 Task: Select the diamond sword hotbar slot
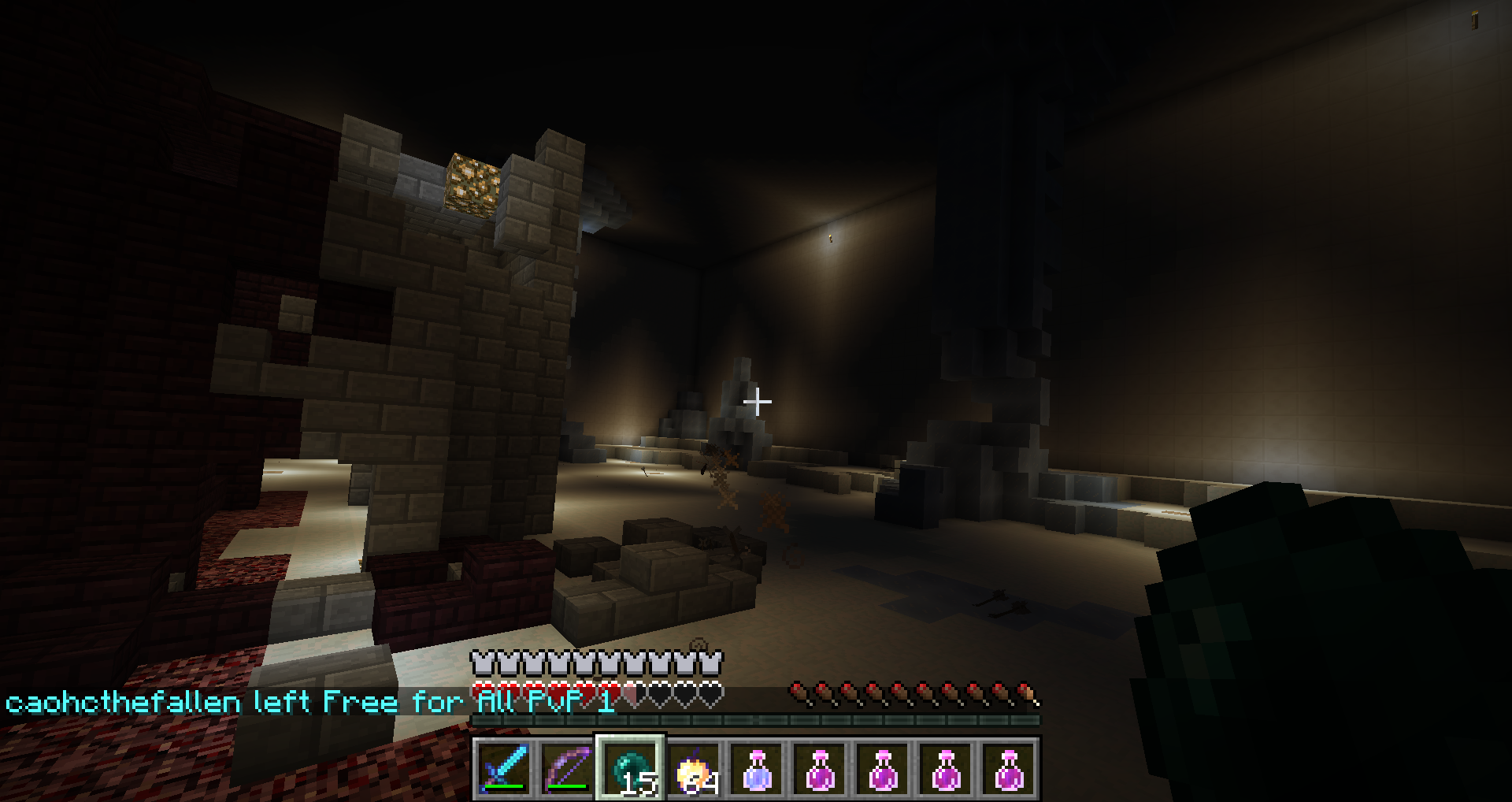click(x=504, y=768)
